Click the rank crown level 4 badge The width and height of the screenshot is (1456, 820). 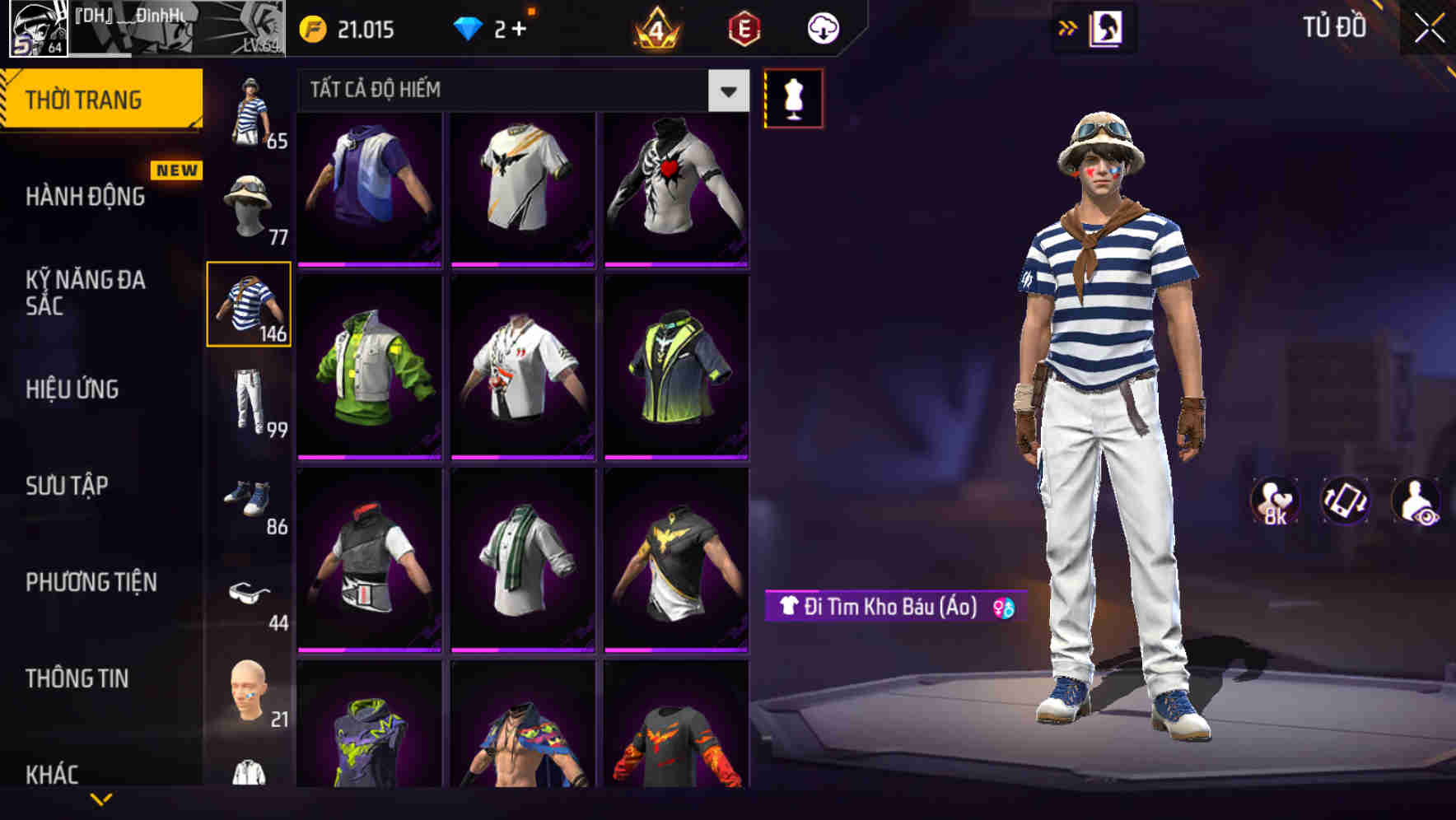(654, 29)
